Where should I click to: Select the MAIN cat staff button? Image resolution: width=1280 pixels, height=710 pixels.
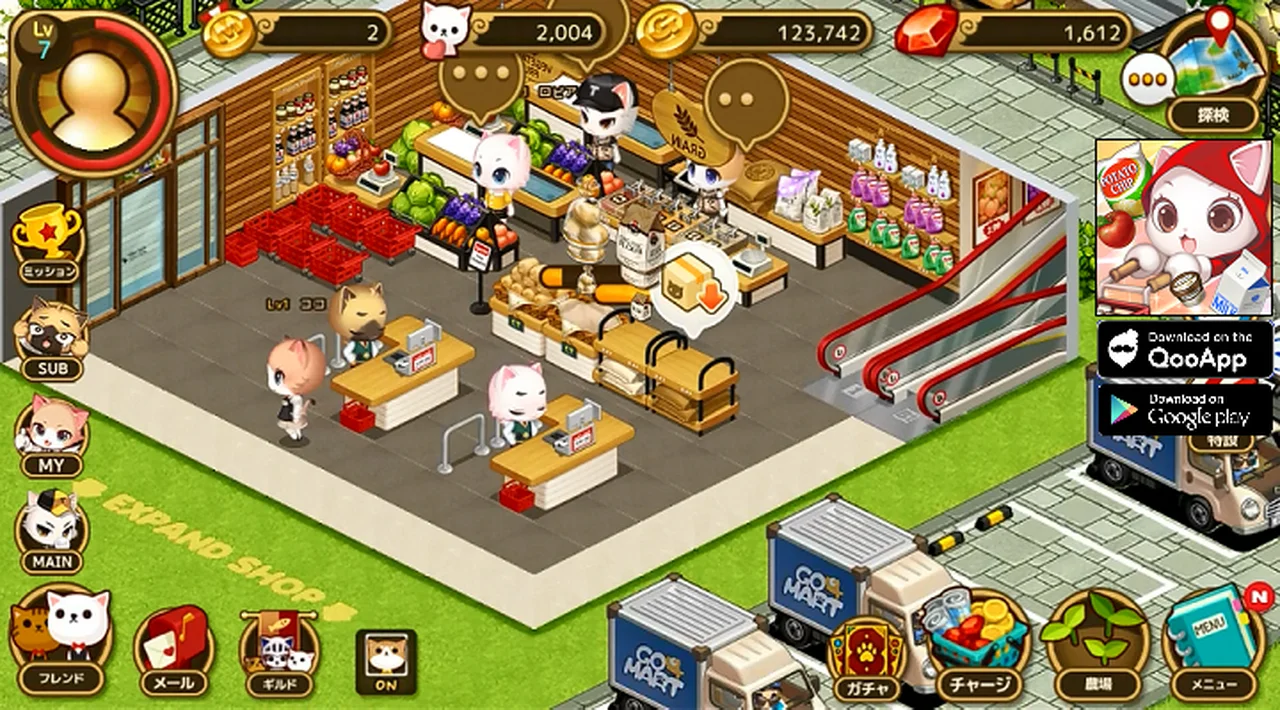point(51,530)
